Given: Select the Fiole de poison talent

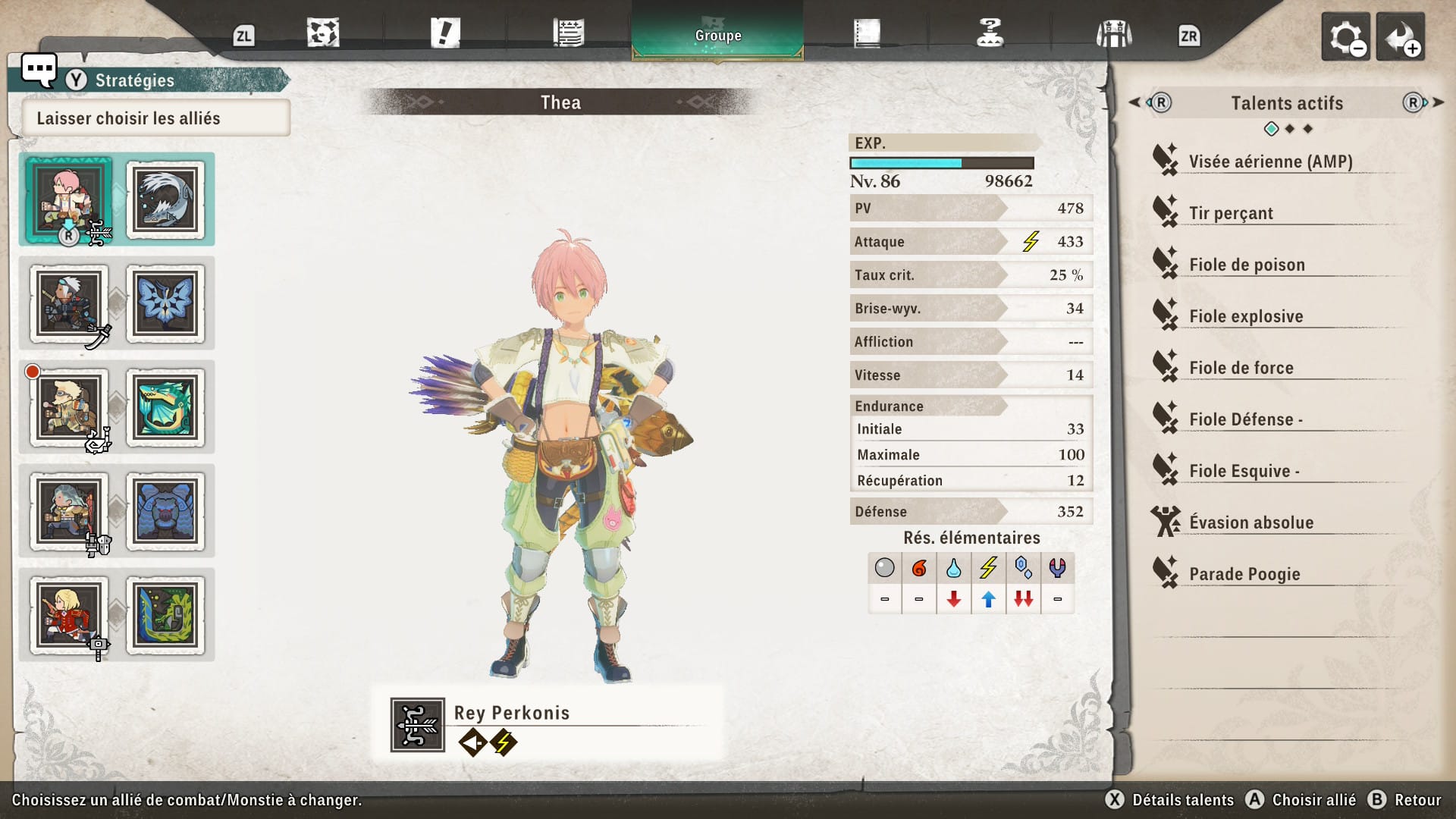Looking at the screenshot, I should [1247, 265].
